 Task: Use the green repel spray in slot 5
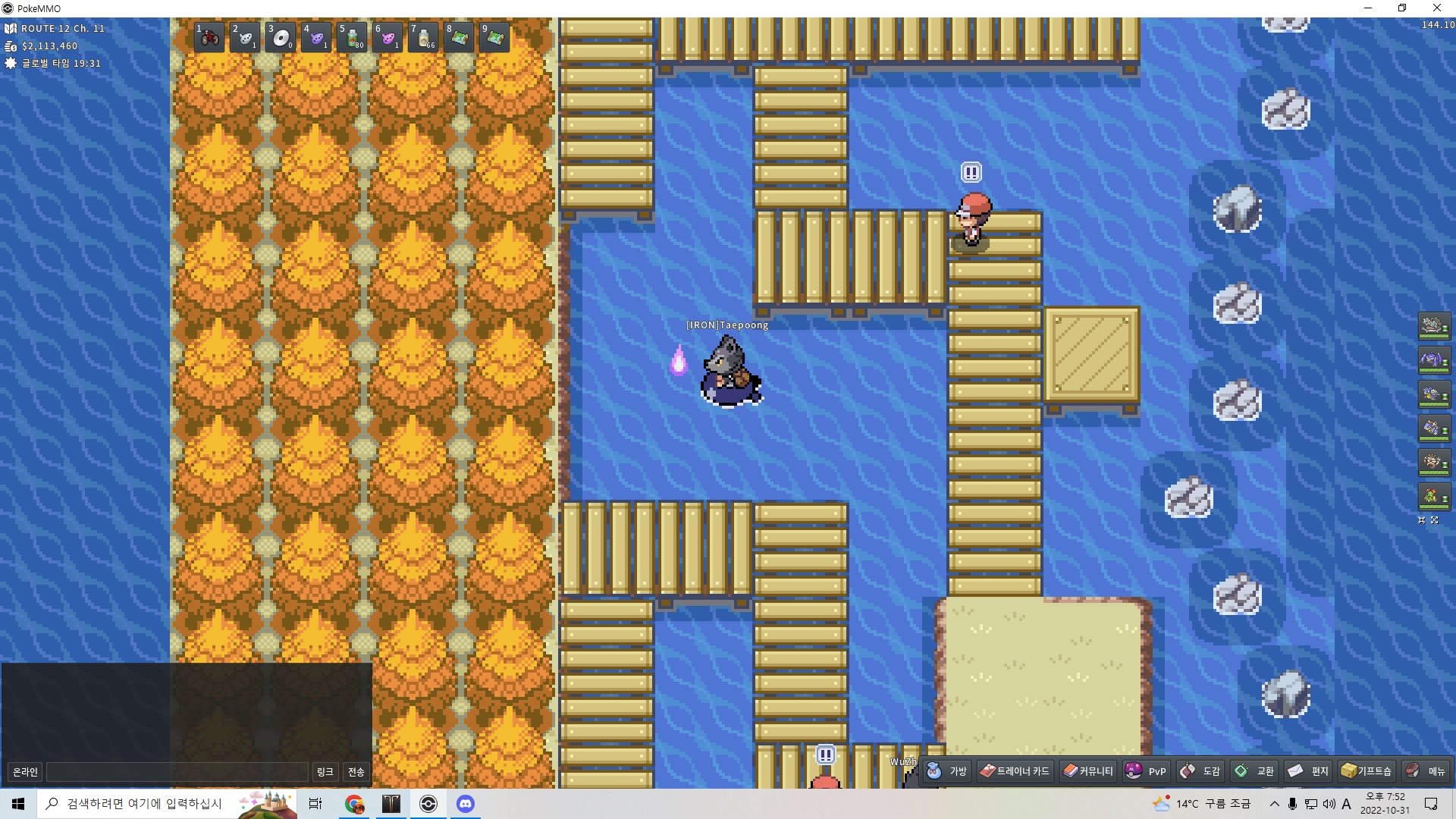click(352, 37)
